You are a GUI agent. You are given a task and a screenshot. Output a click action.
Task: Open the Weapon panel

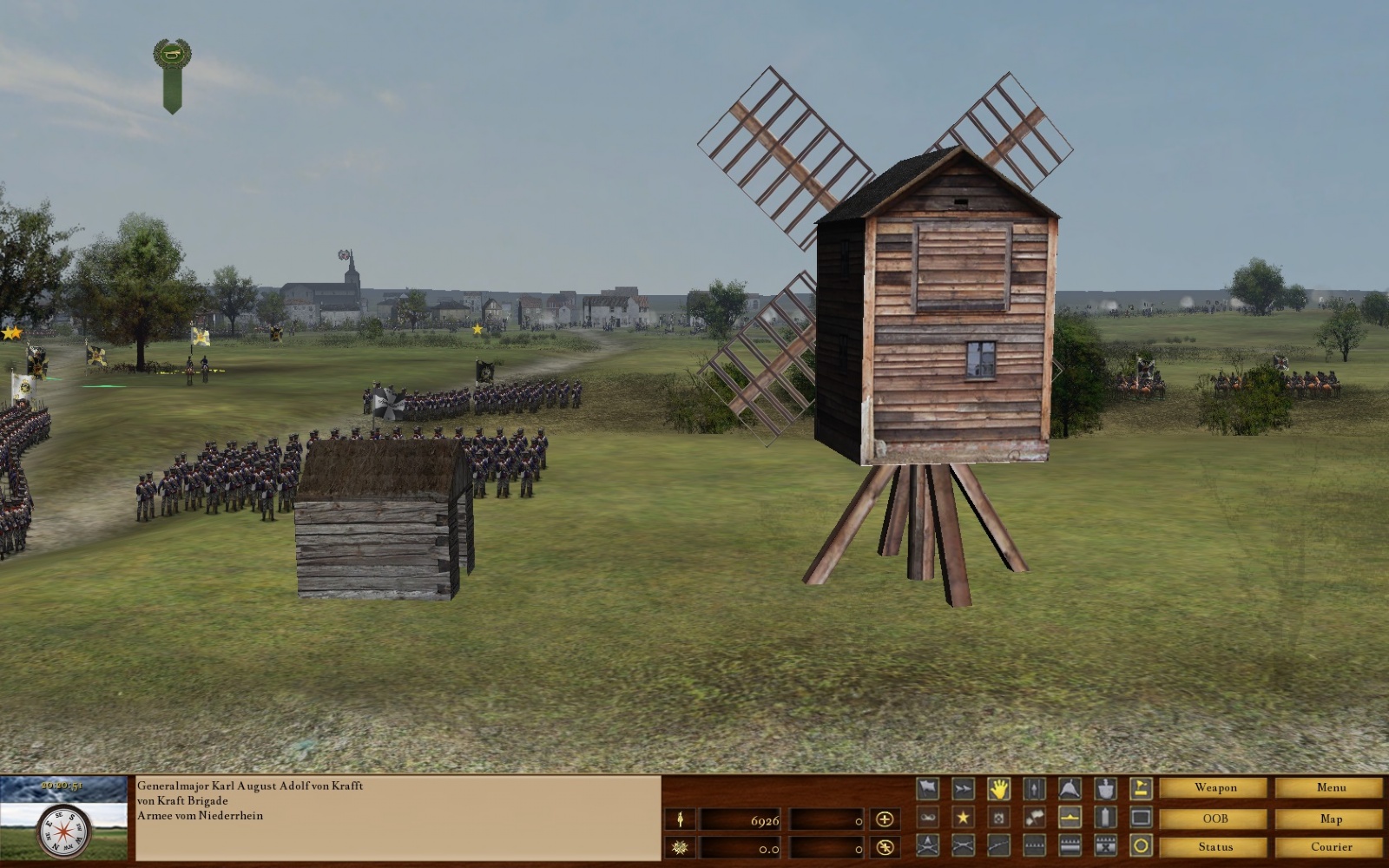(x=1215, y=788)
